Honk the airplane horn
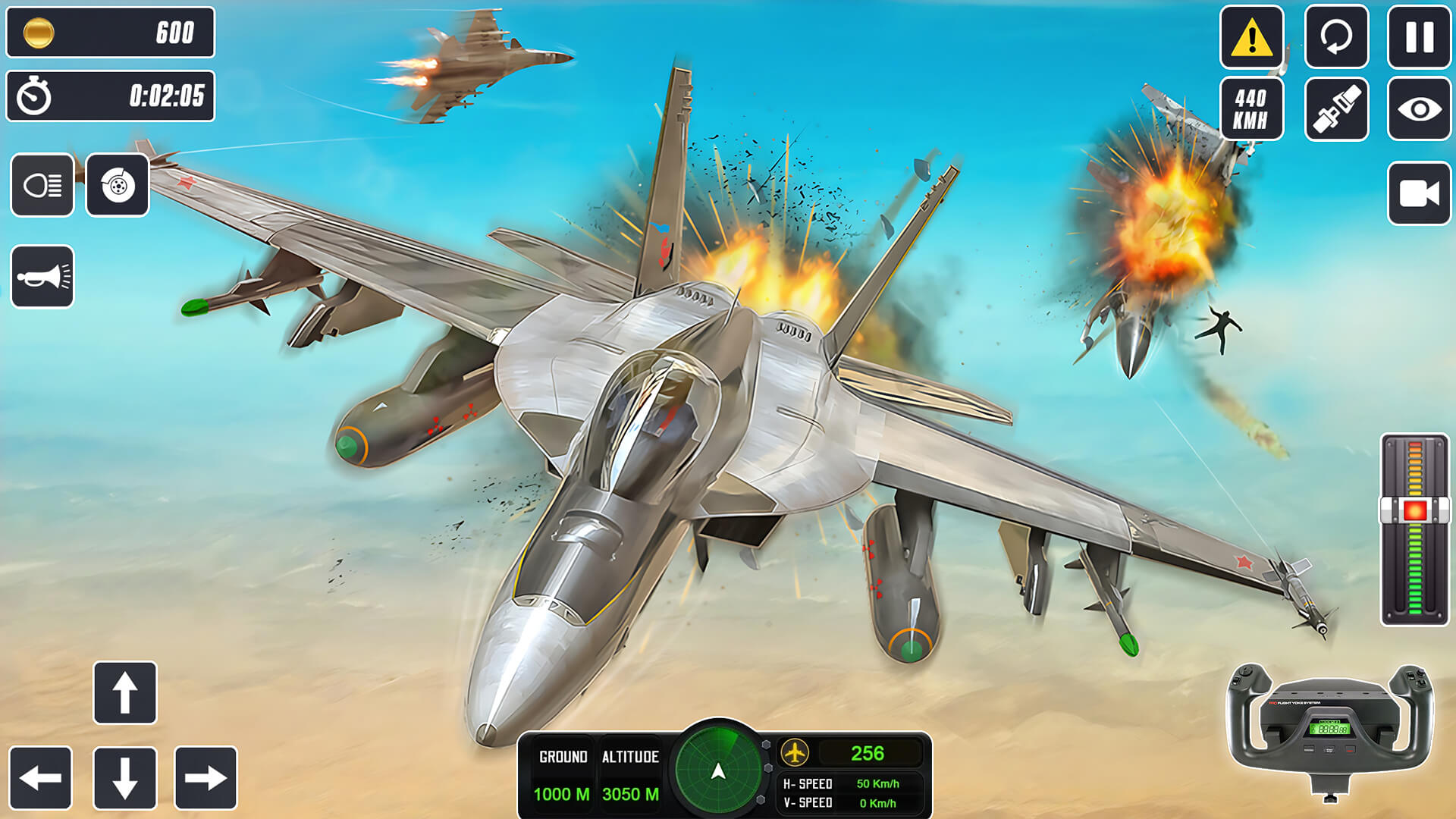This screenshot has height=819, width=1456. pyautogui.click(x=43, y=276)
